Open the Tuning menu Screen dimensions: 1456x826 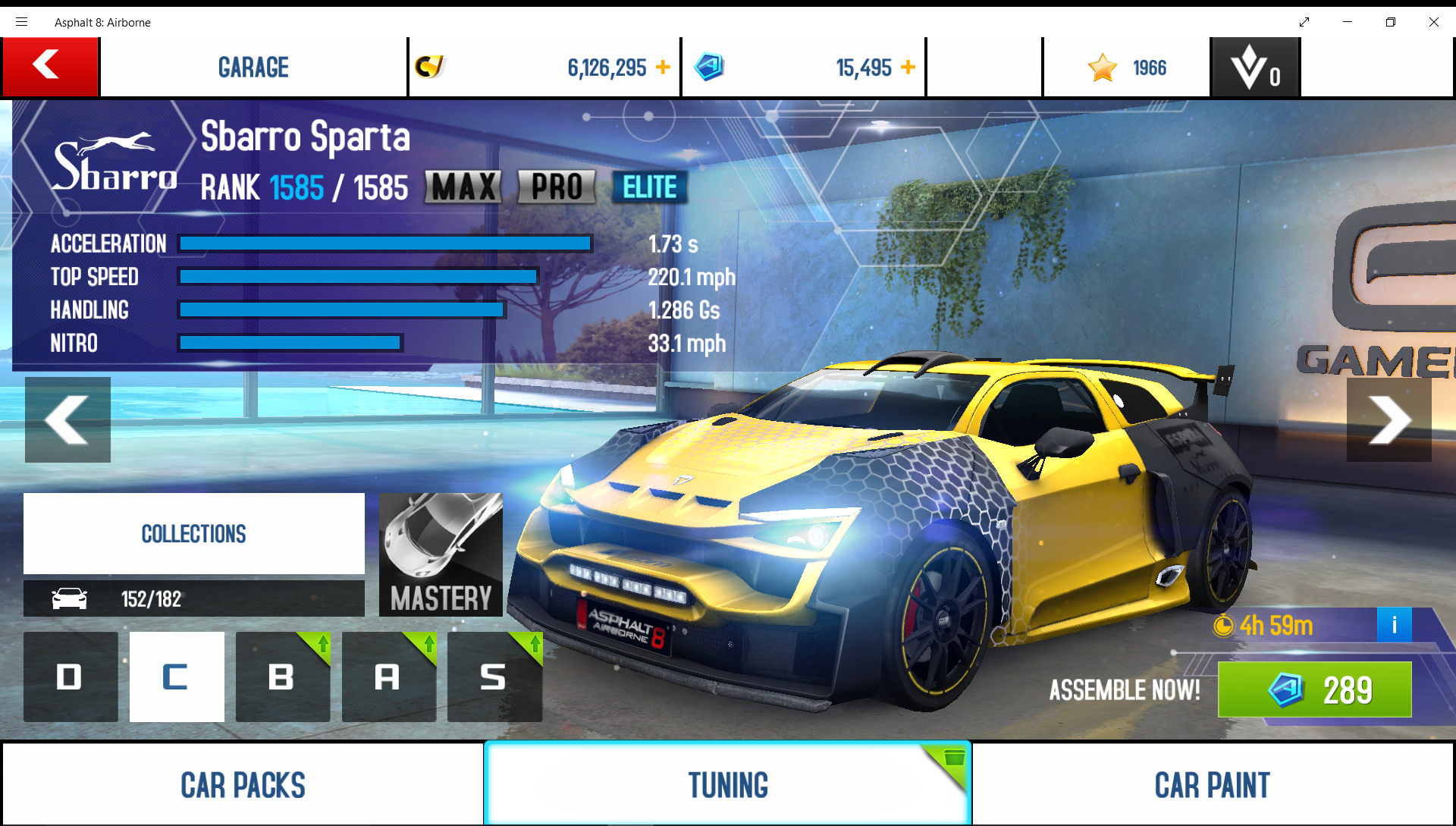(x=727, y=784)
